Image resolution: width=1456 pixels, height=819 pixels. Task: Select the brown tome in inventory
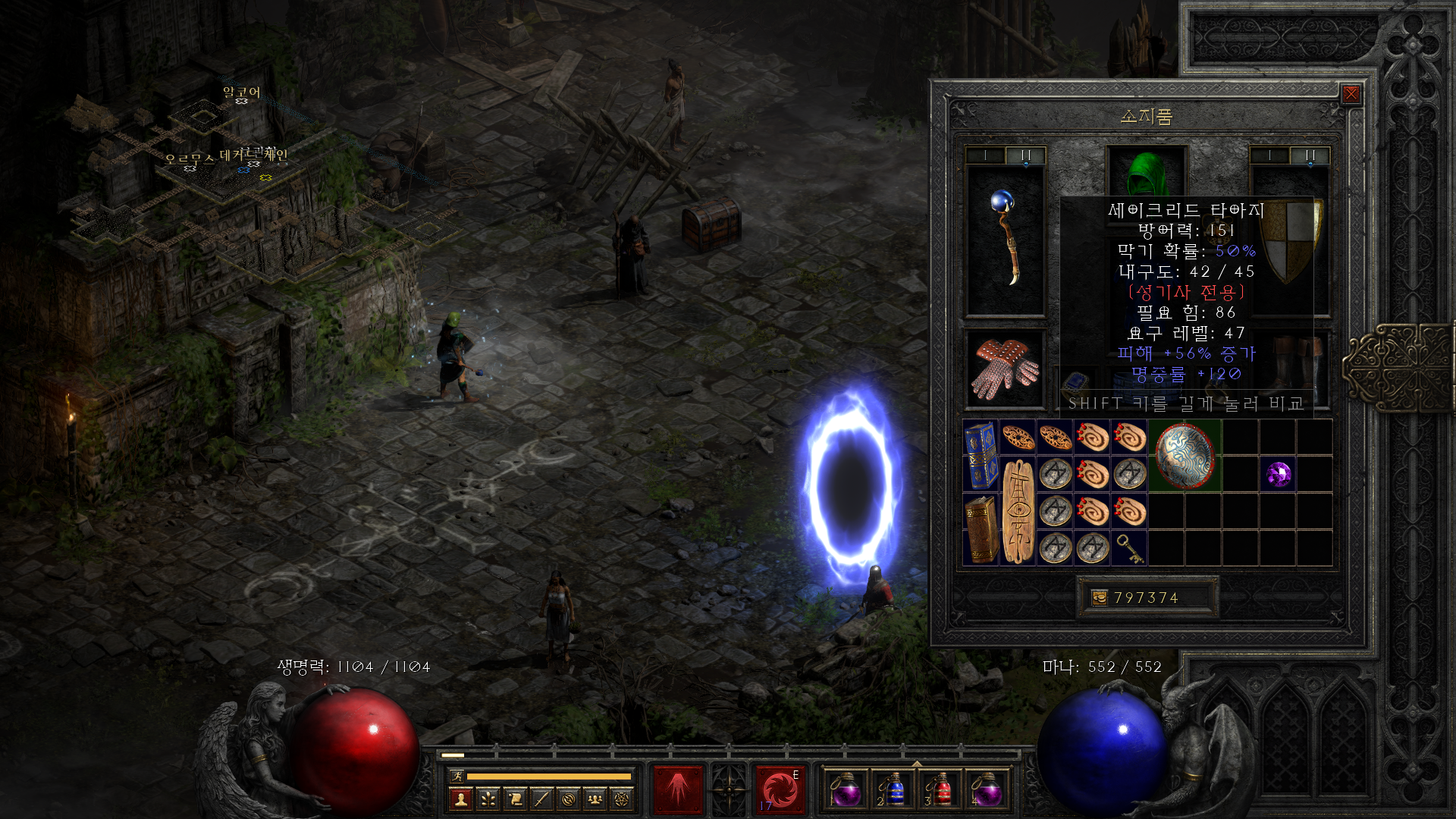(981, 529)
